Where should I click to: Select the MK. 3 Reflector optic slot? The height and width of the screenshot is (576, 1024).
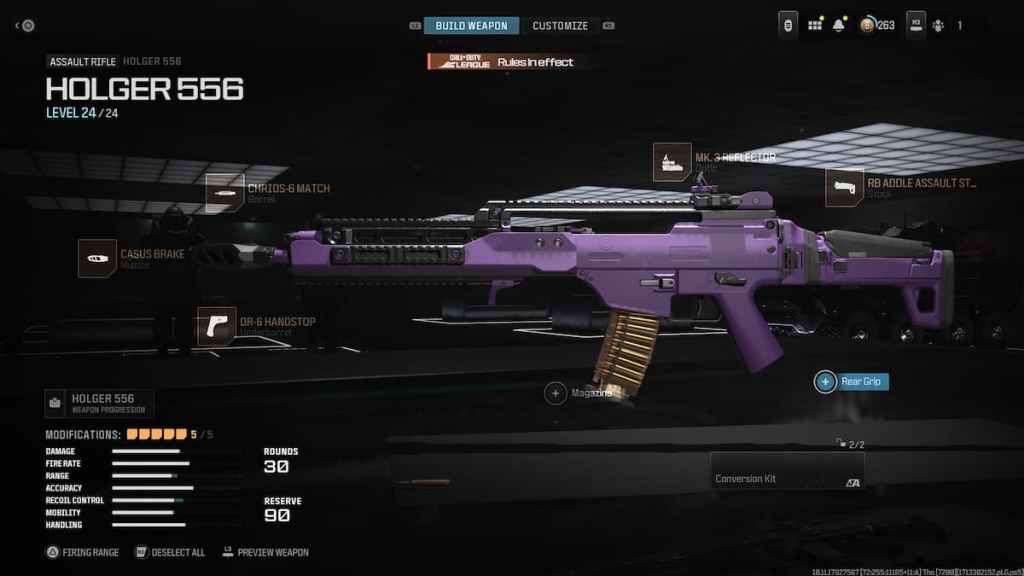[672, 161]
